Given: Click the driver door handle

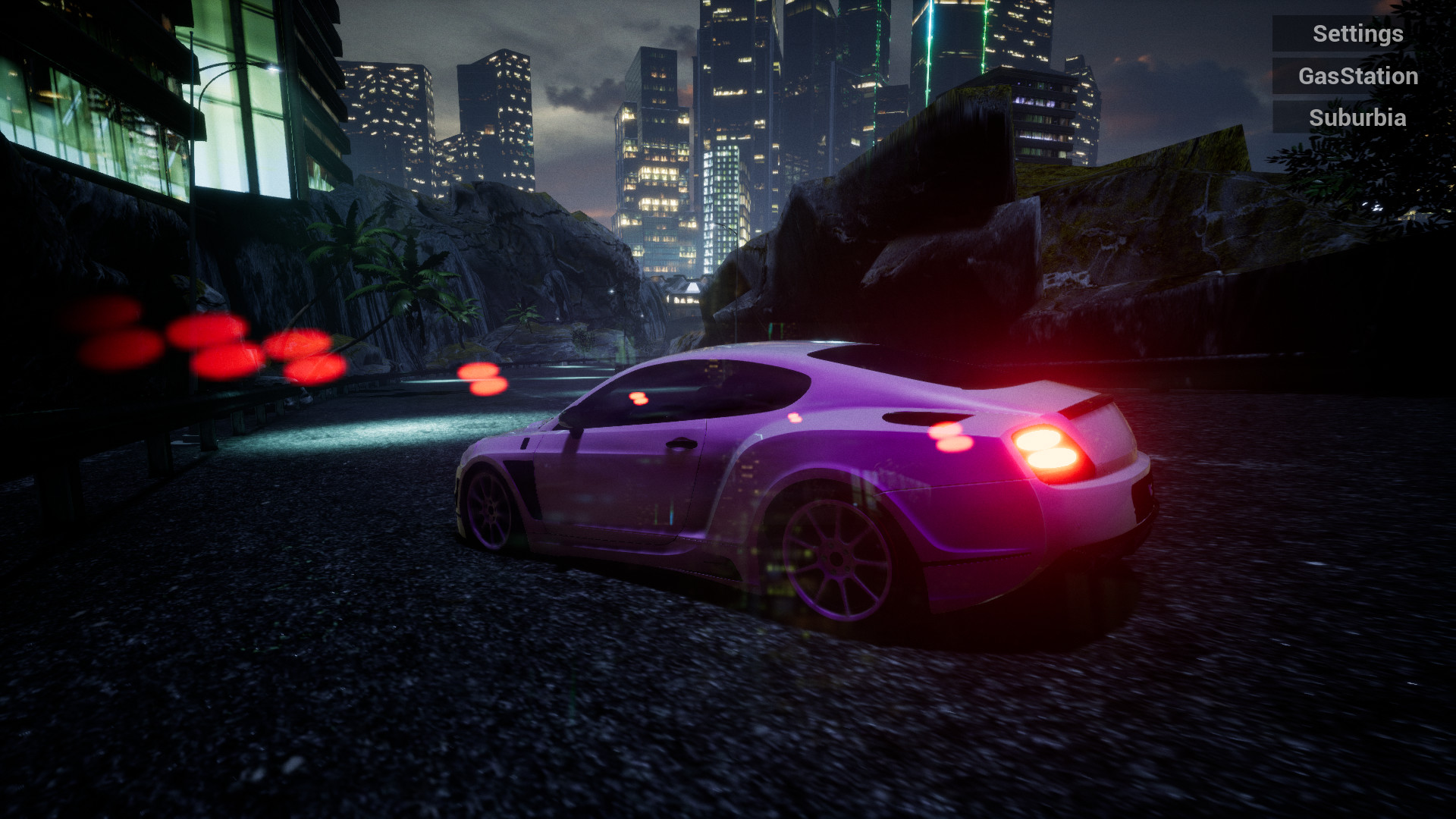Looking at the screenshot, I should click(x=681, y=444).
